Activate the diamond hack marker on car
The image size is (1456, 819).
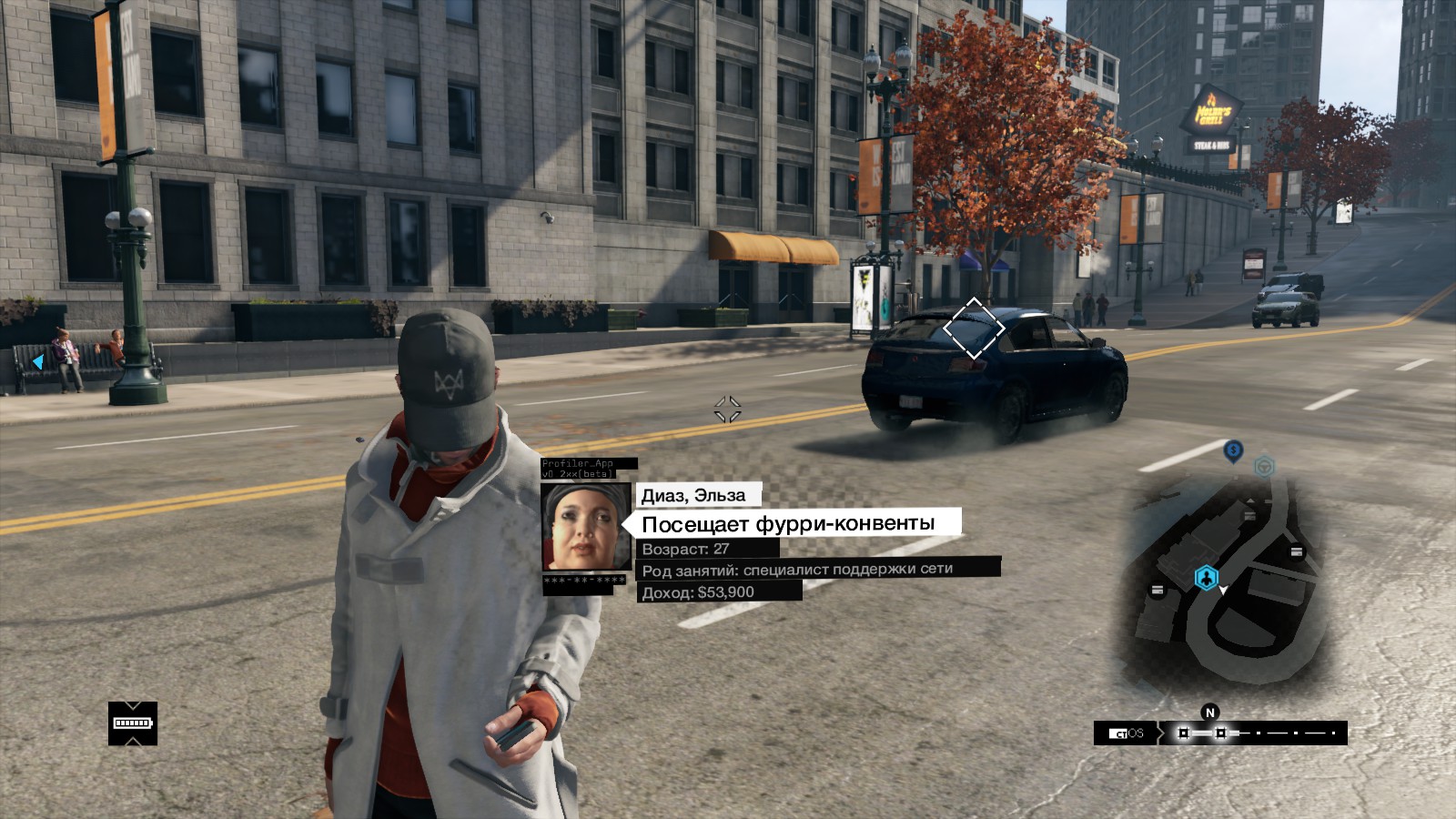pos(973,329)
